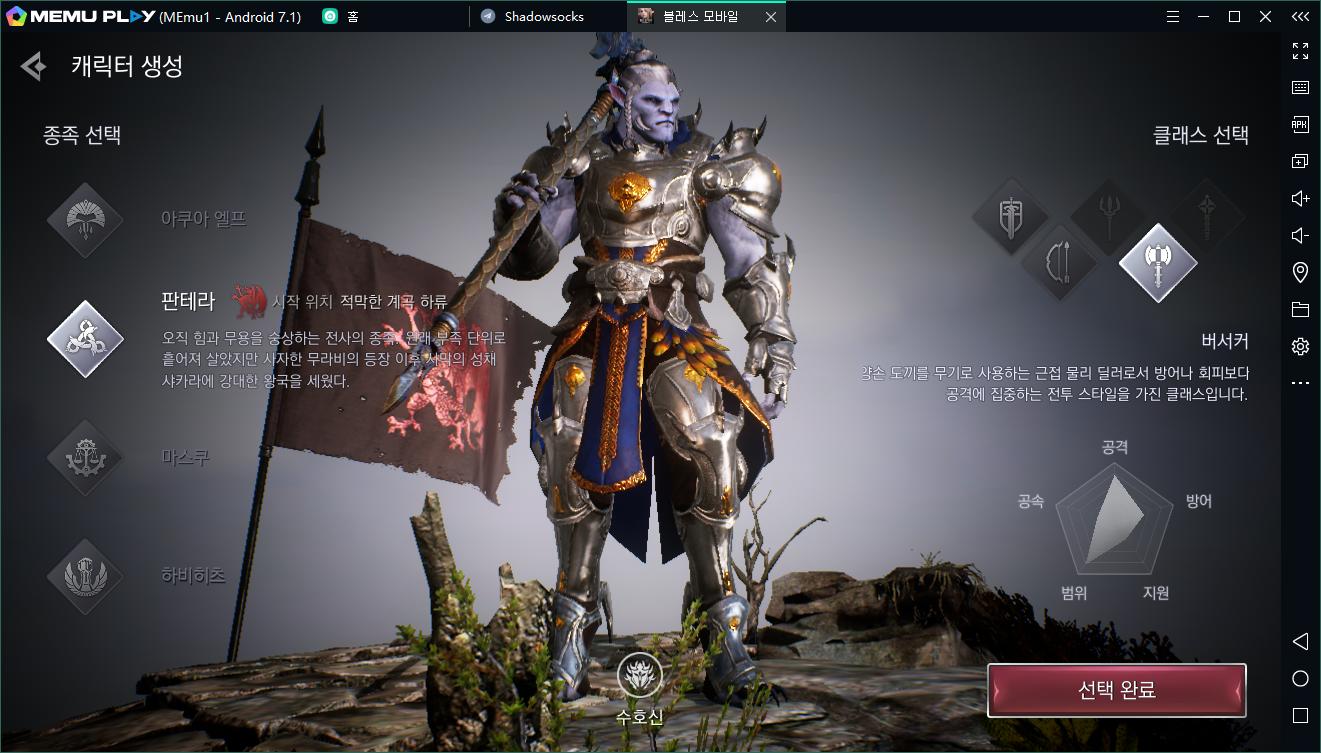Choose the 판테라 race emblem

pyautogui.click(x=85, y=339)
